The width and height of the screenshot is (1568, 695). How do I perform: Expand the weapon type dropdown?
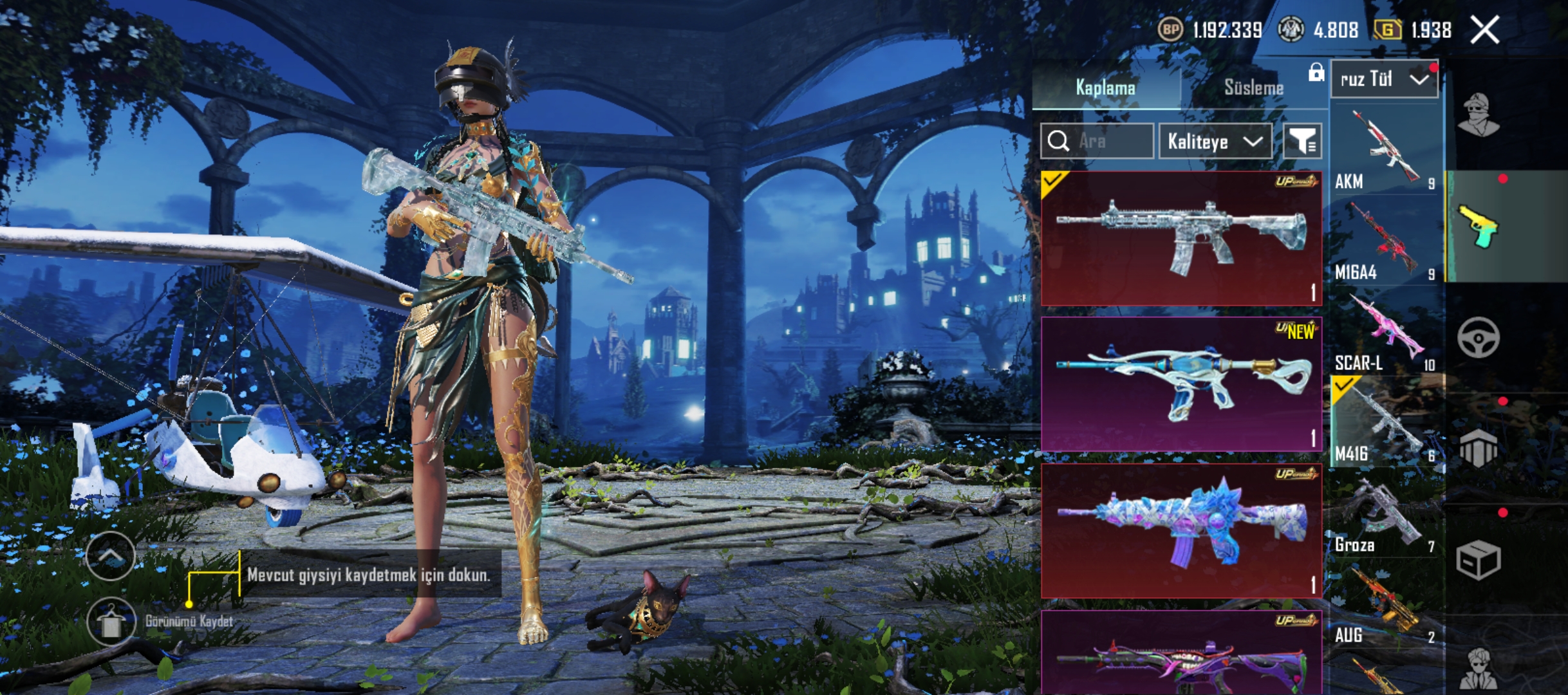[x=1384, y=79]
